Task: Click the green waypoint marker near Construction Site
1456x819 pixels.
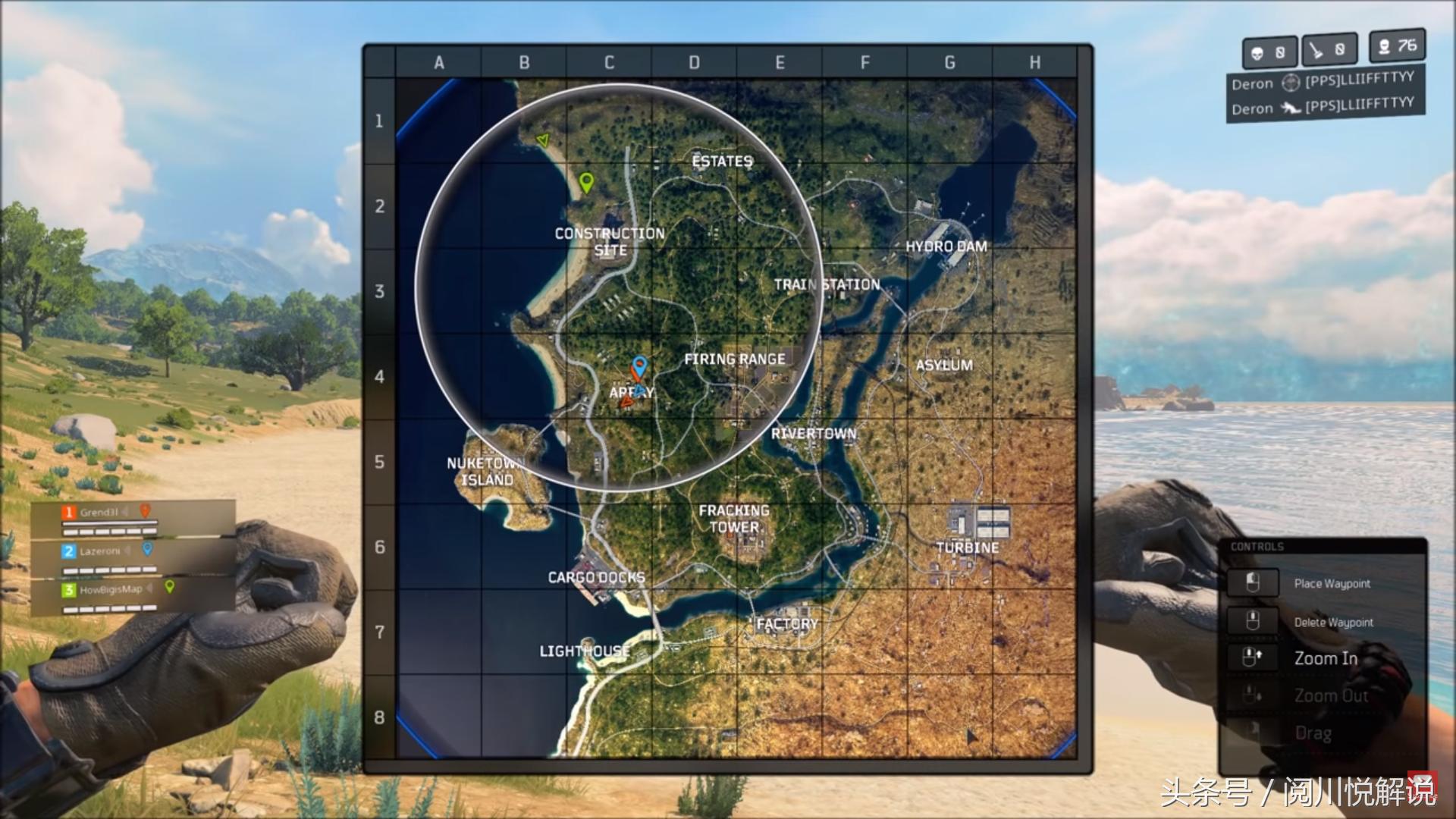Action: coord(586,184)
